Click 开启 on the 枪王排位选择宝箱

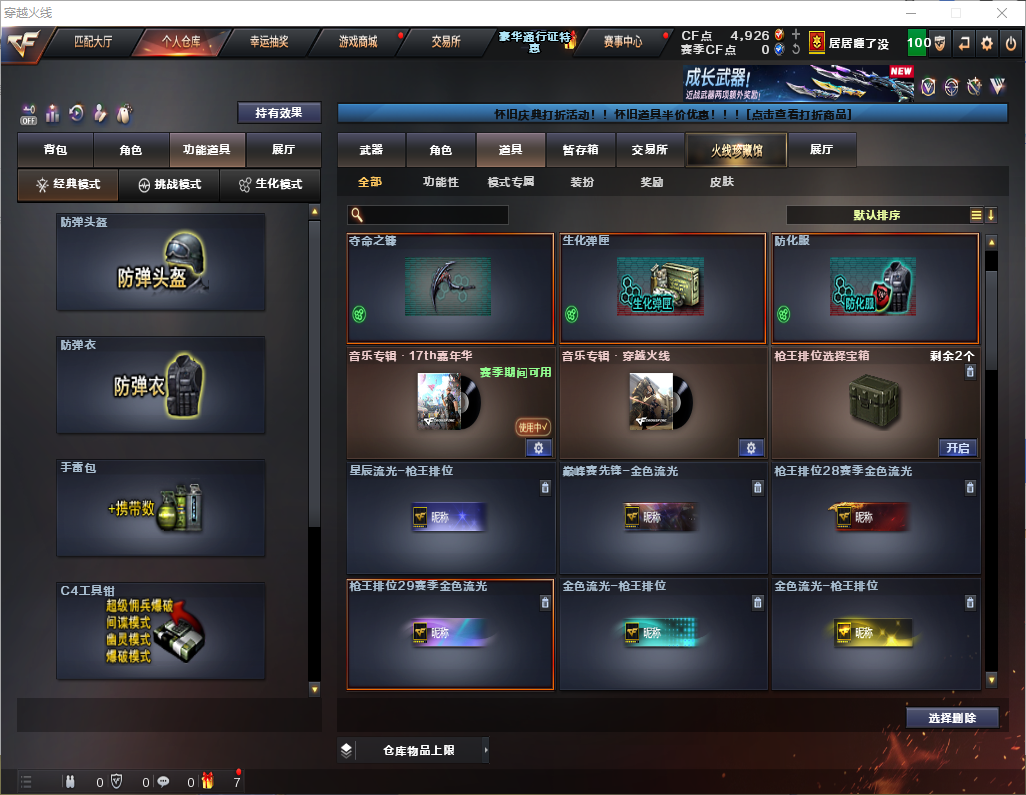point(957,448)
